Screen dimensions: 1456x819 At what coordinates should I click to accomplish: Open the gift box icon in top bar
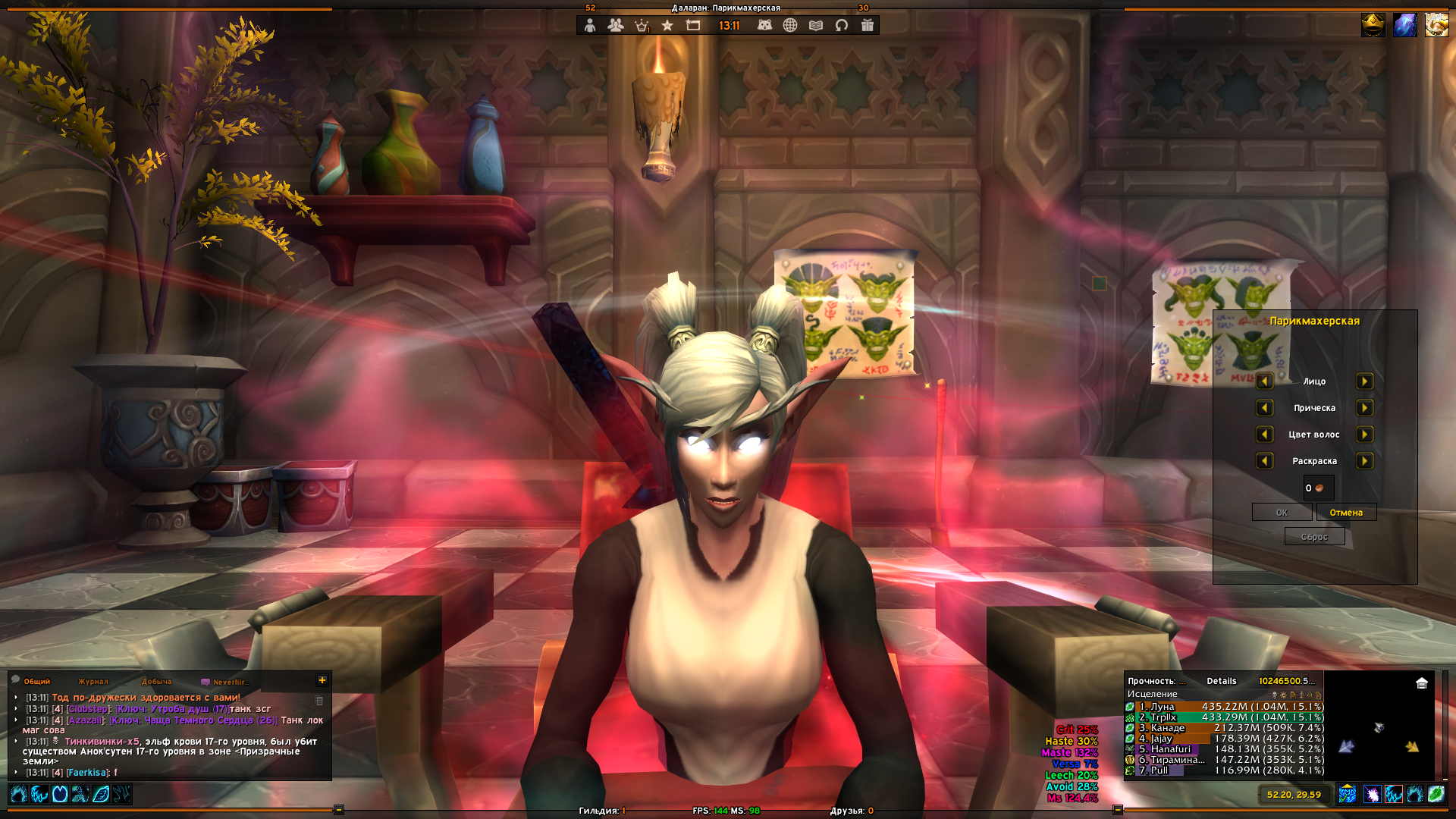tap(868, 25)
